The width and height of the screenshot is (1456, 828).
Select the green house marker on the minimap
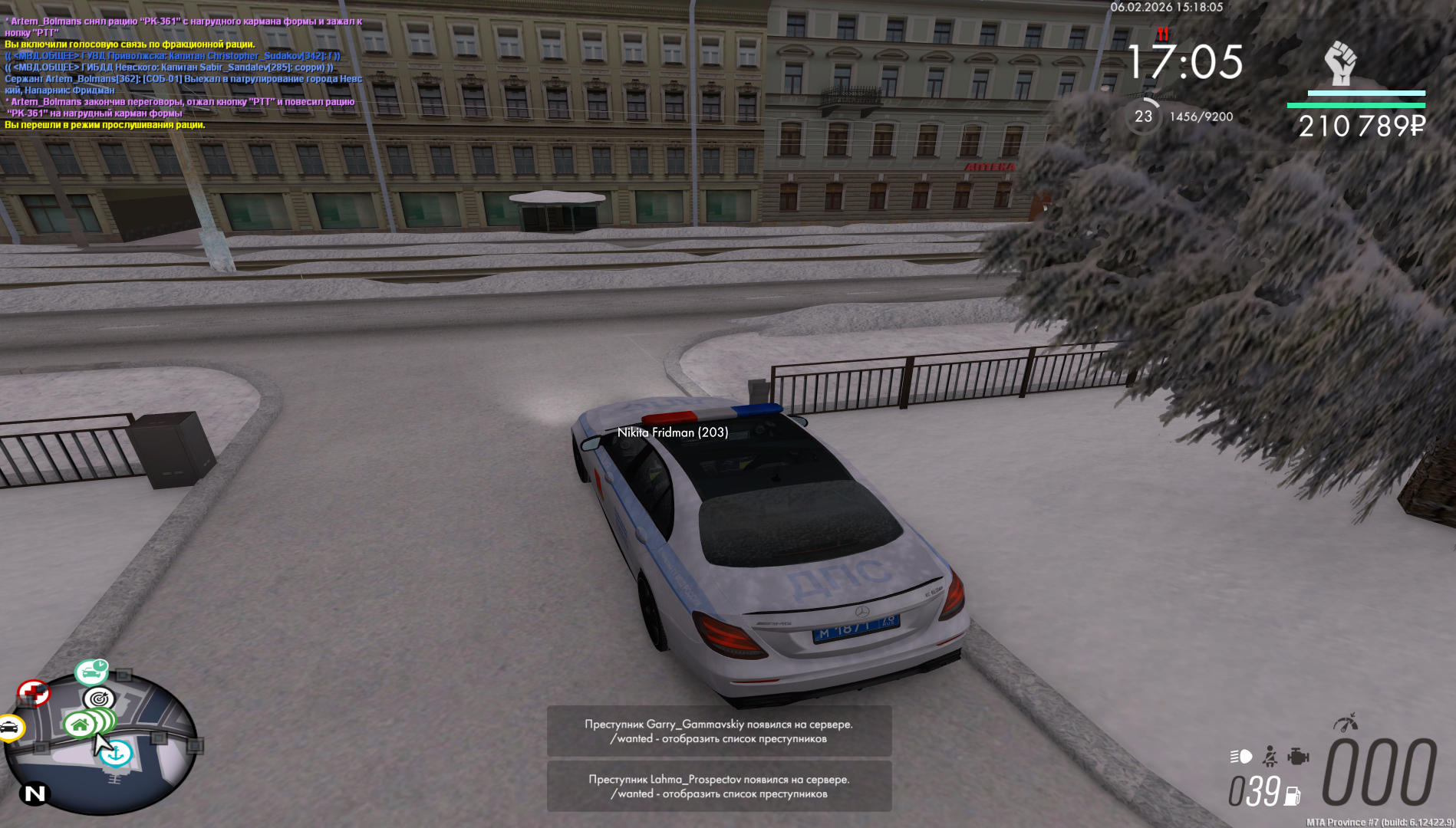(80, 724)
